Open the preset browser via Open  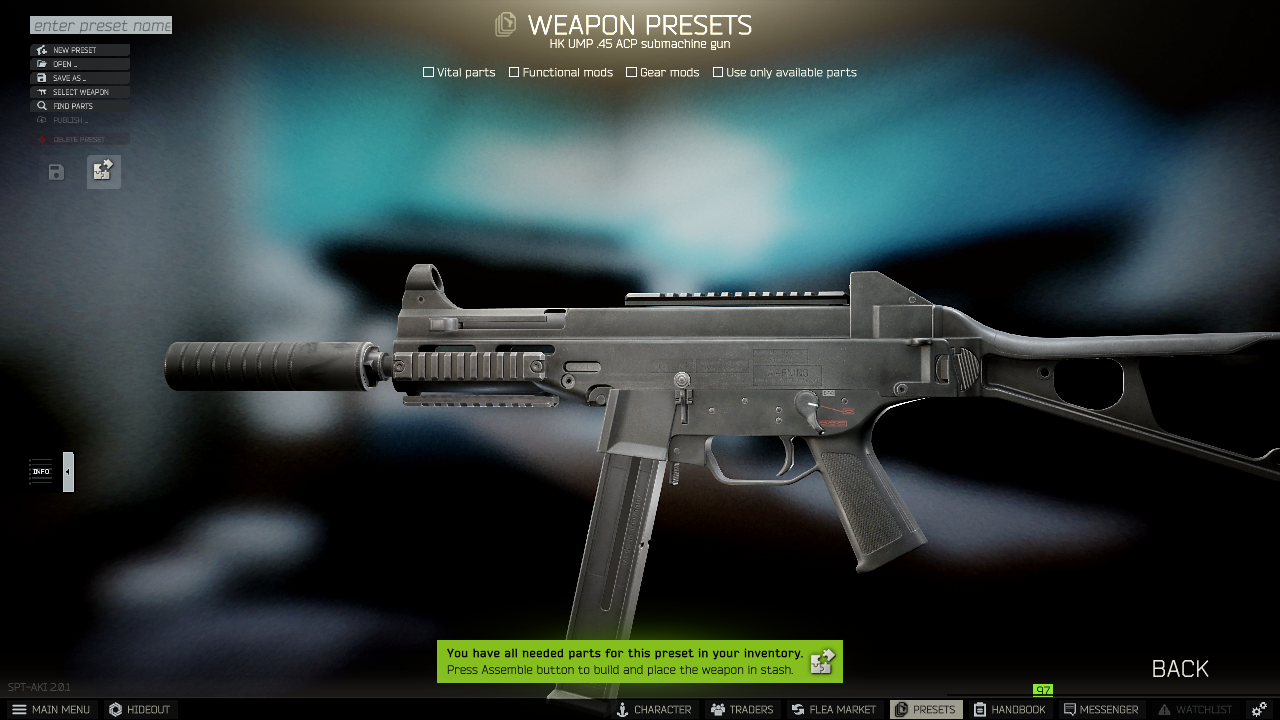[x=40, y=63]
